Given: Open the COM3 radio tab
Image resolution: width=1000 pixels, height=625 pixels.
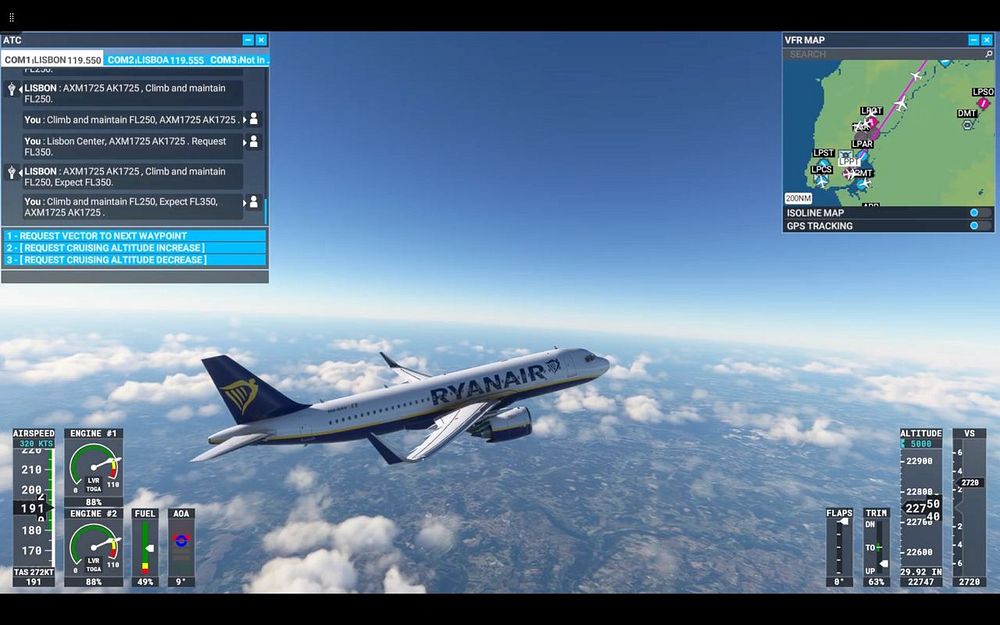Looking at the screenshot, I should point(237,60).
